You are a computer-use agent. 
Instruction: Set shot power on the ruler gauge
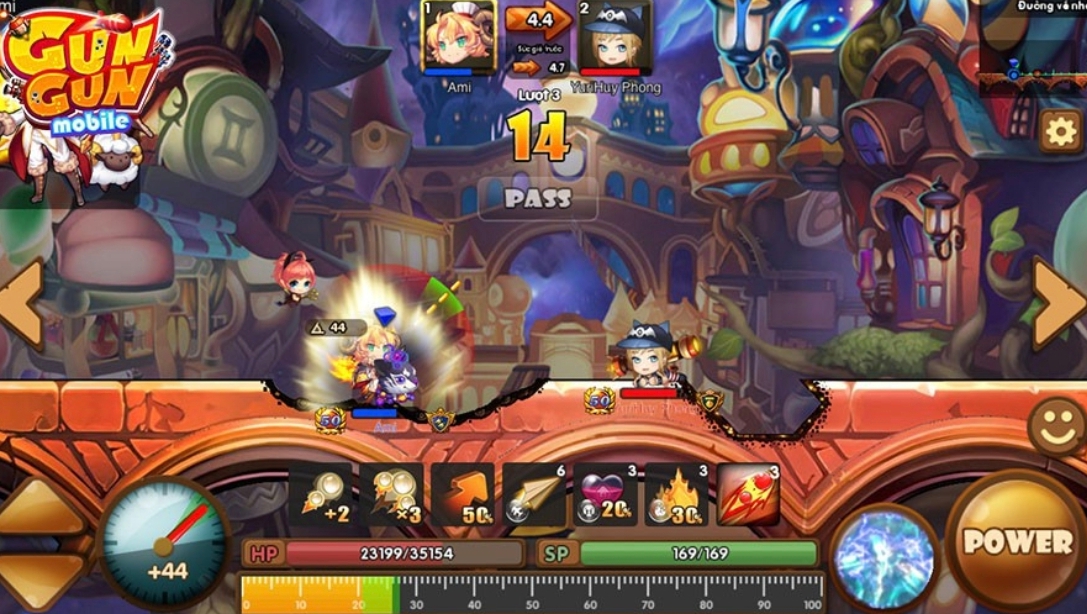531,594
